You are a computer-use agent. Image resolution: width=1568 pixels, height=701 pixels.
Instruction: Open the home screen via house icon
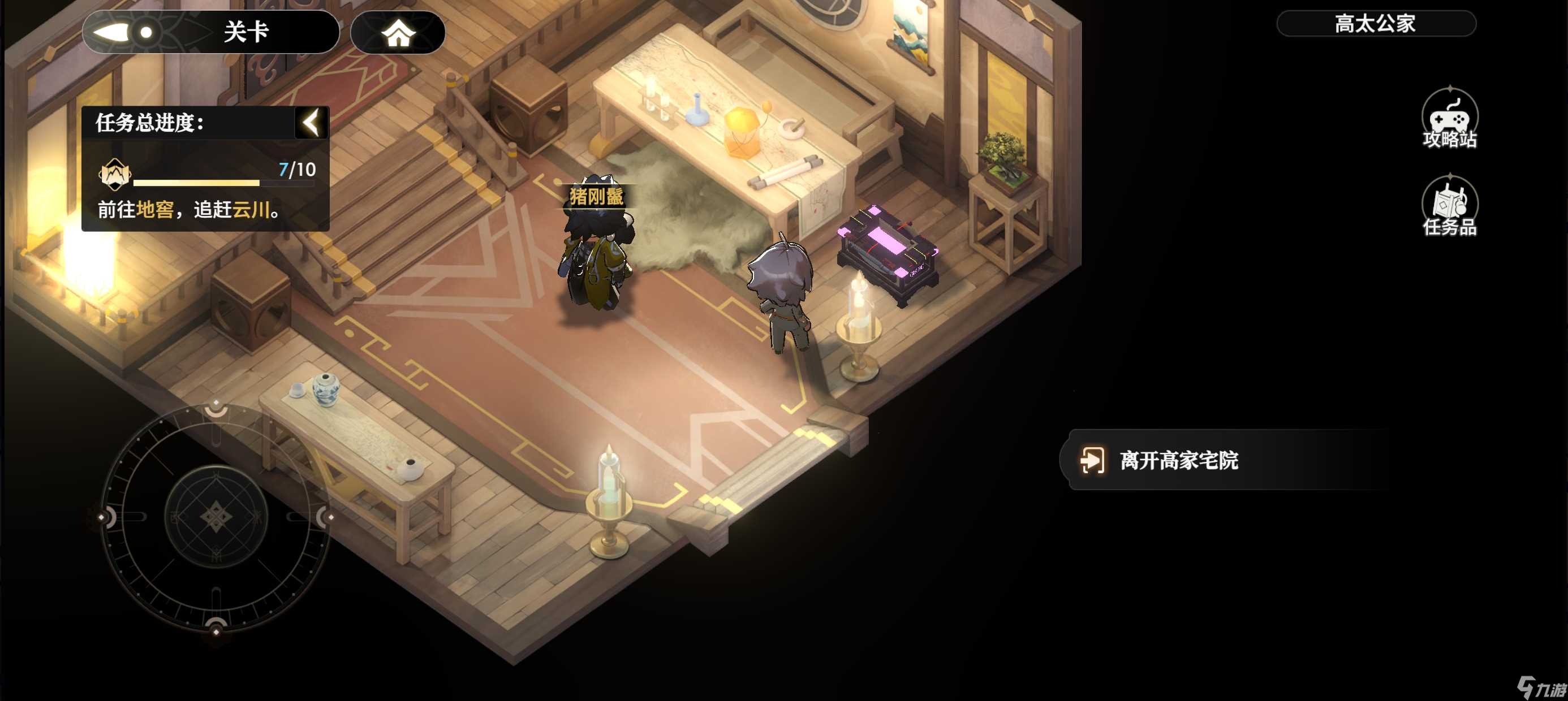[398, 33]
